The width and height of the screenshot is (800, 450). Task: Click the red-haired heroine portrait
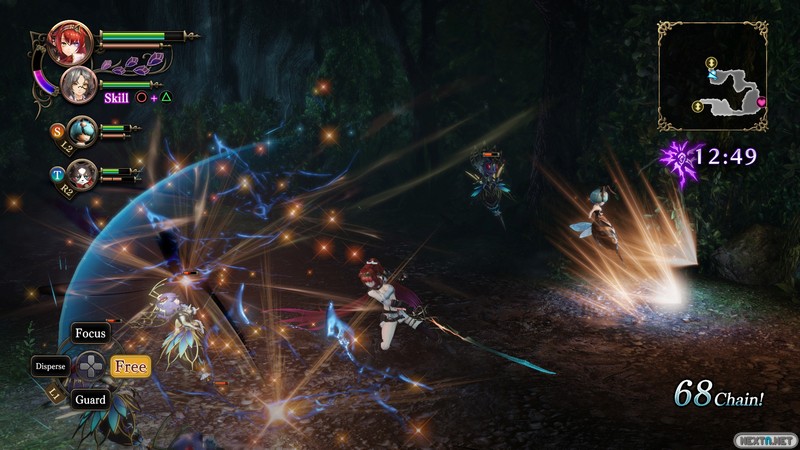click(75, 42)
